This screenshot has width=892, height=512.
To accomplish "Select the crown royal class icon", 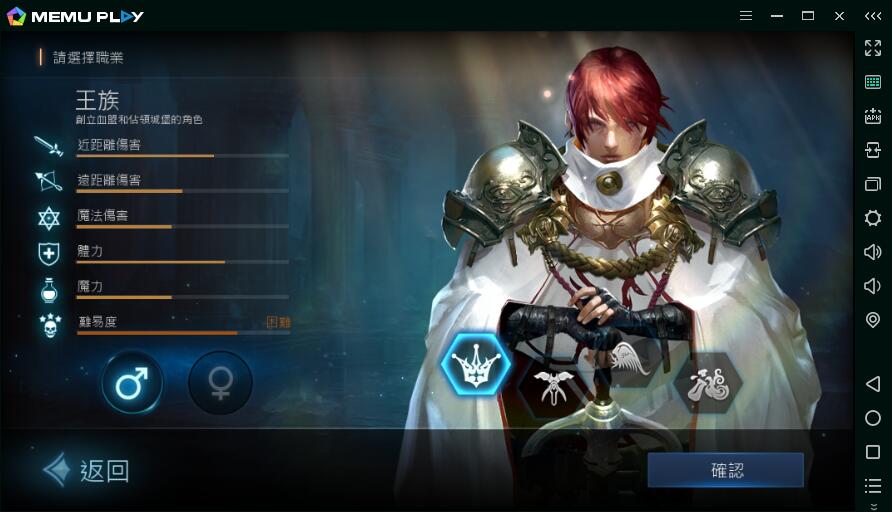I will point(476,365).
